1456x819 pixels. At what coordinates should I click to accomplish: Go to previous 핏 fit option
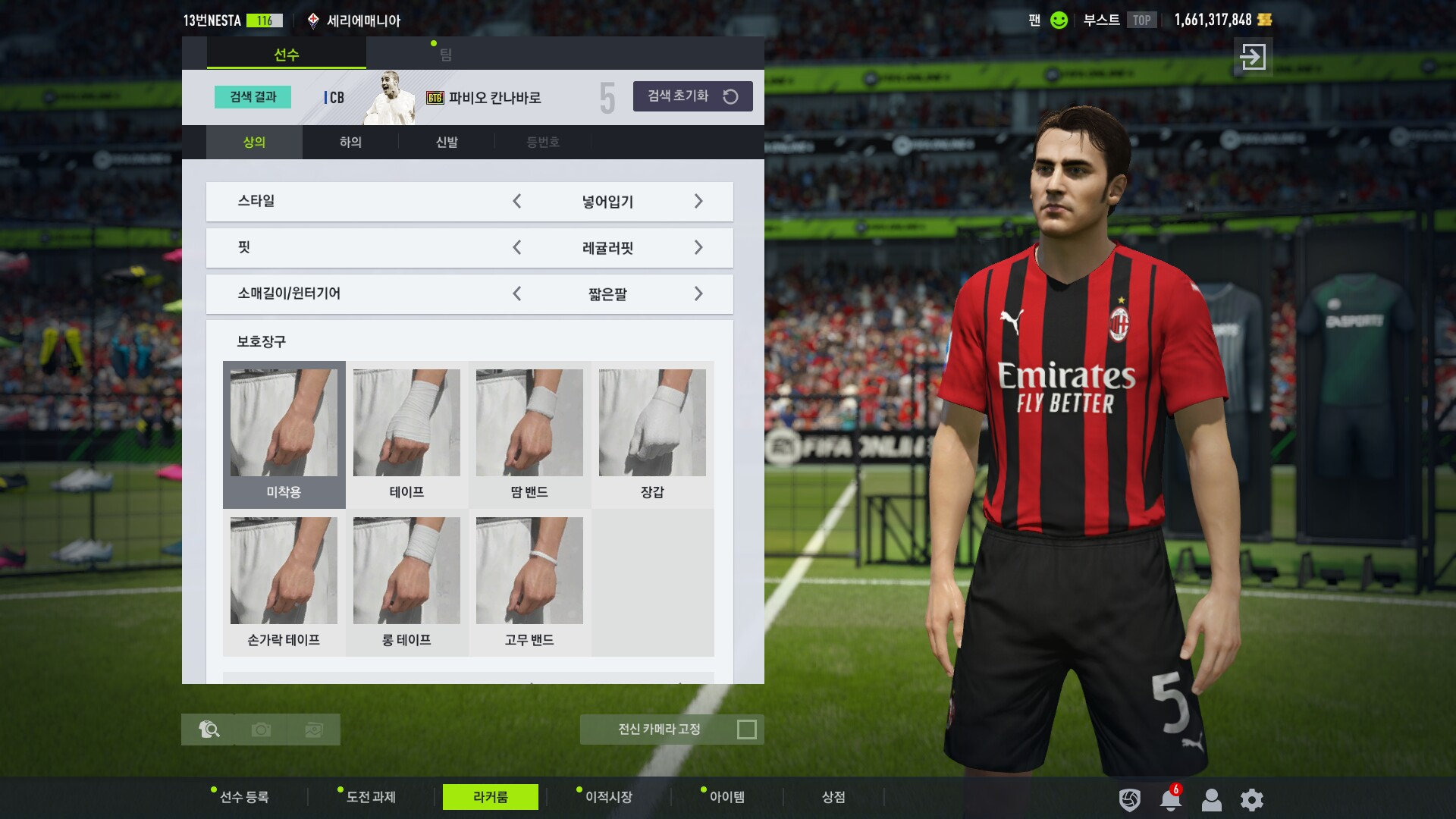[x=517, y=248]
